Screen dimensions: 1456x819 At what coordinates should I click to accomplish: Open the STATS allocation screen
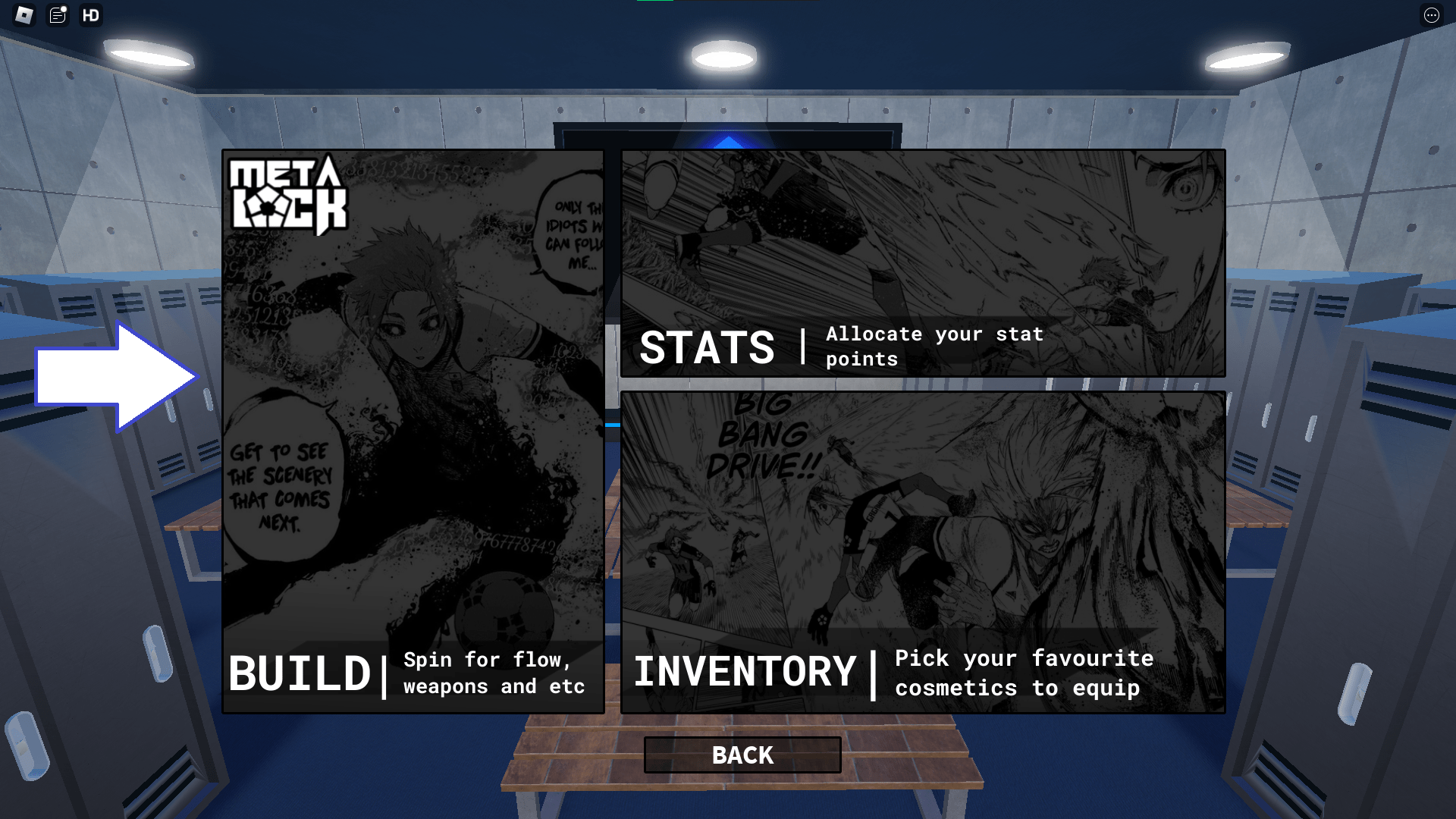pos(708,347)
